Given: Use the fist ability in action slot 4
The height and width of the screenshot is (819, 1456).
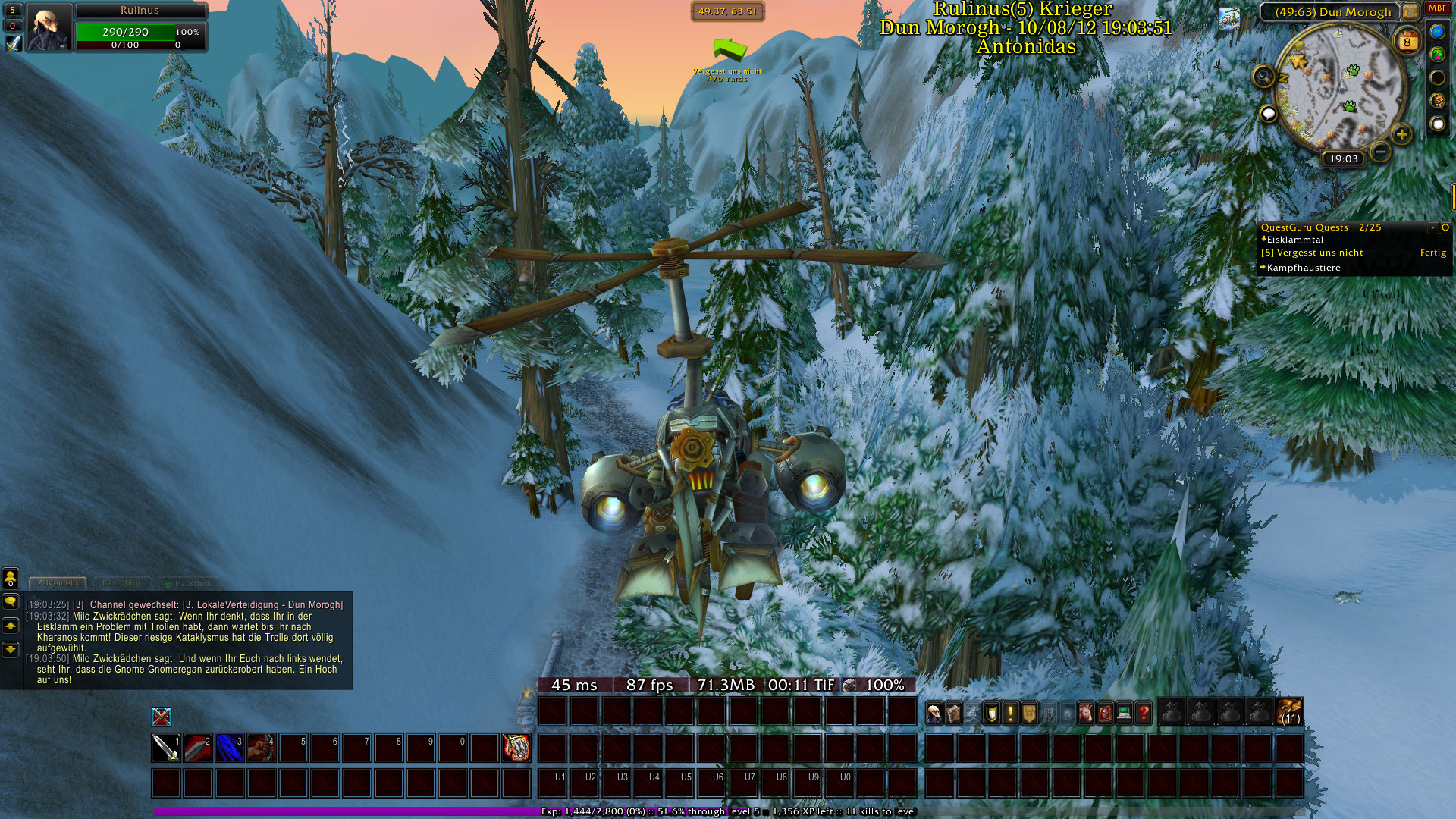Looking at the screenshot, I should pyautogui.click(x=262, y=748).
